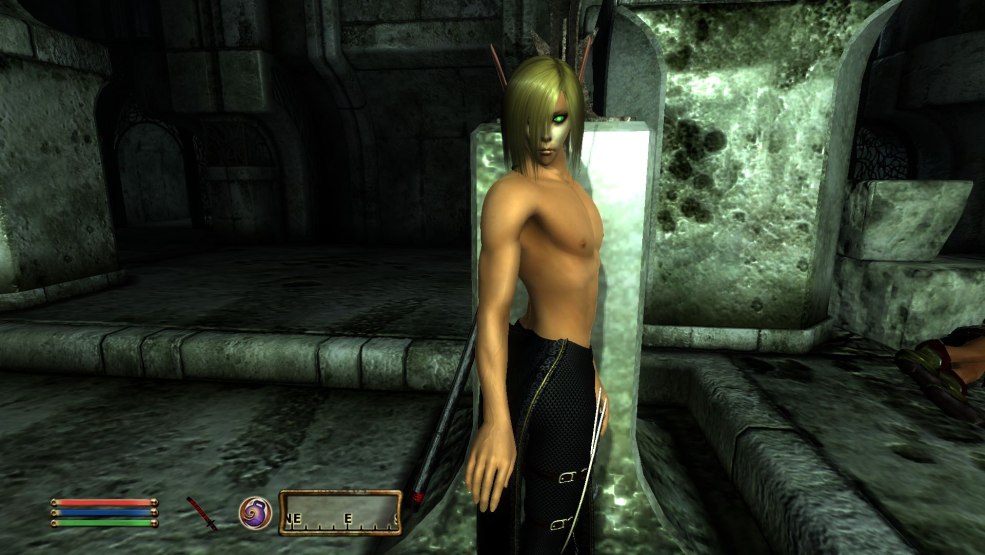Select the purple swirl spell icon
This screenshot has width=985, height=555.
pos(254,512)
